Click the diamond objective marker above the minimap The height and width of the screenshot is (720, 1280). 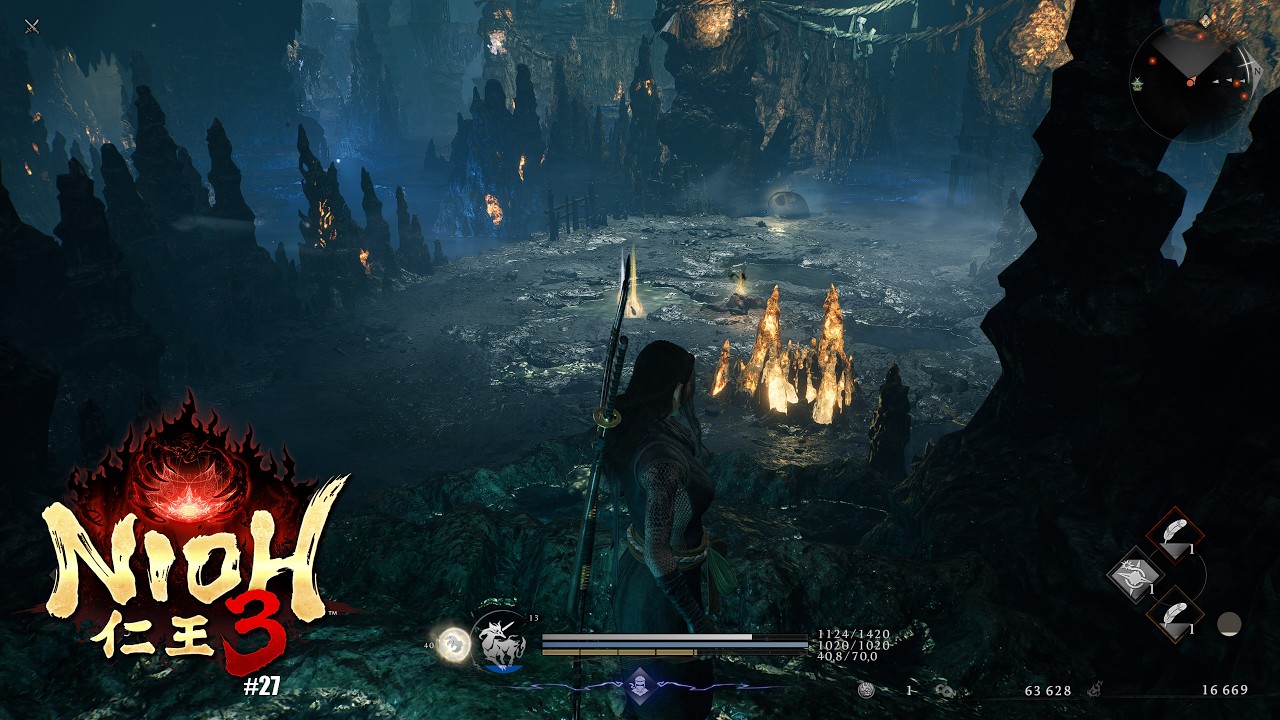pyautogui.click(x=1205, y=19)
